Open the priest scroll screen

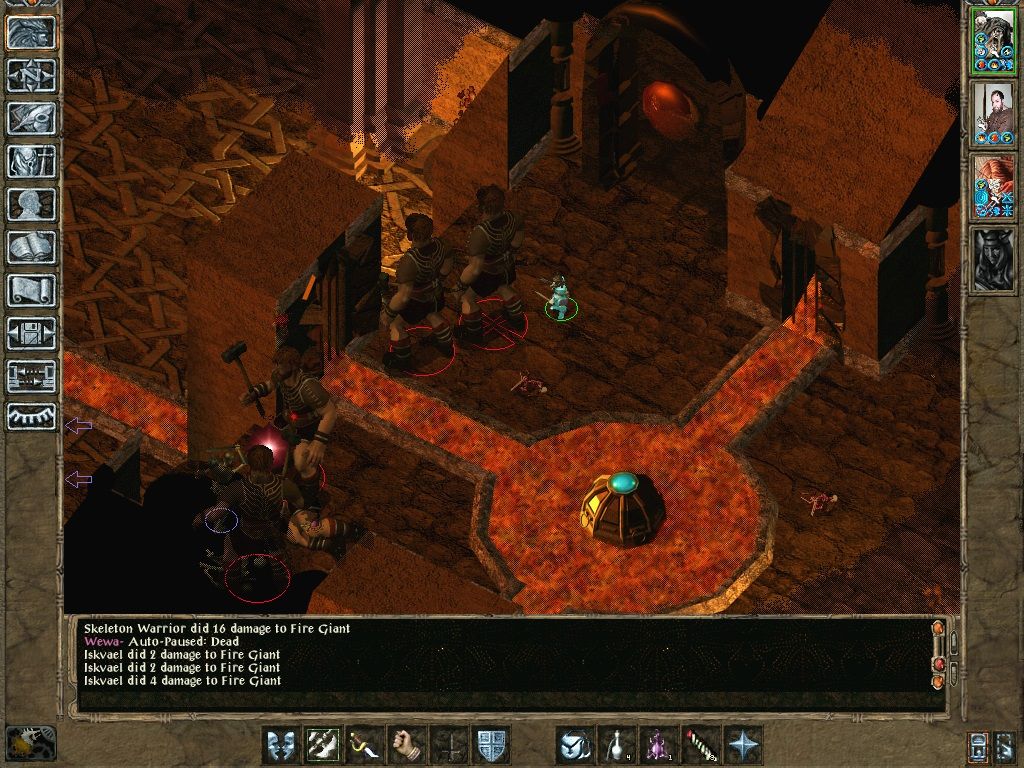coord(31,290)
